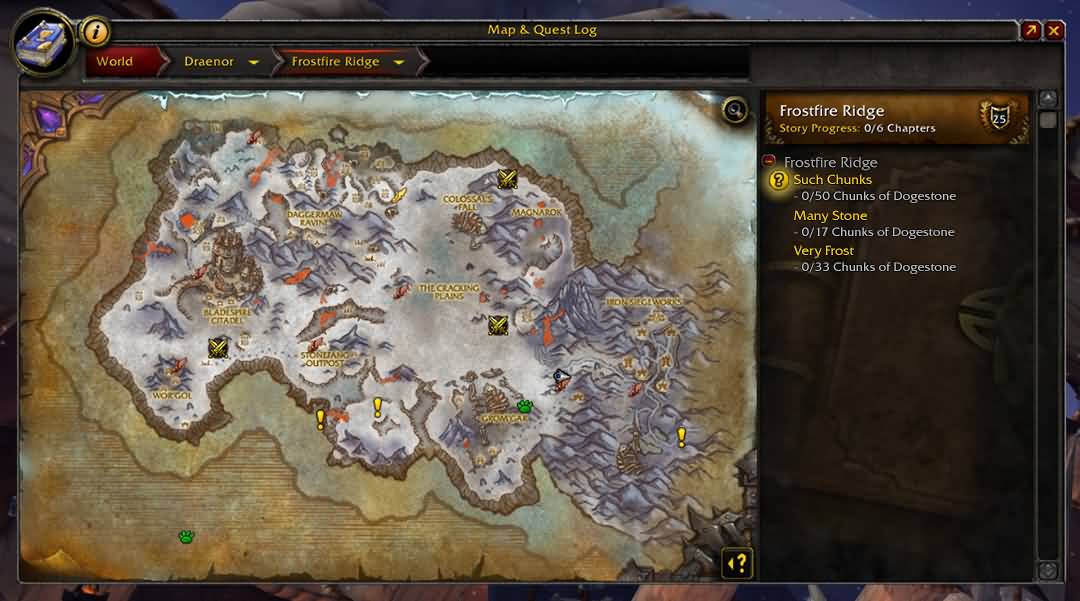Select the crossed swords marker near Colossal's Fall
Image resolution: width=1080 pixels, height=601 pixels.
pos(507,179)
